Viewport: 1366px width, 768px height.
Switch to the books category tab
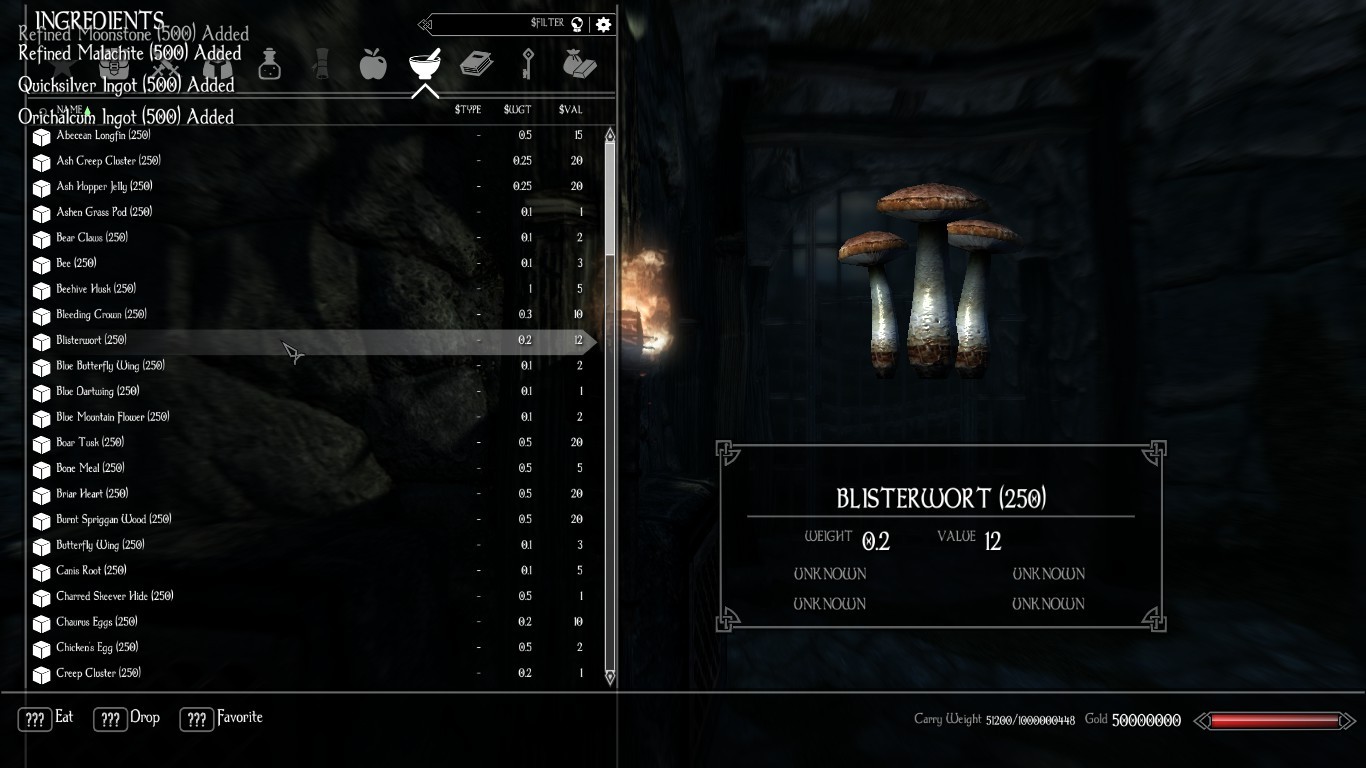[x=476, y=65]
